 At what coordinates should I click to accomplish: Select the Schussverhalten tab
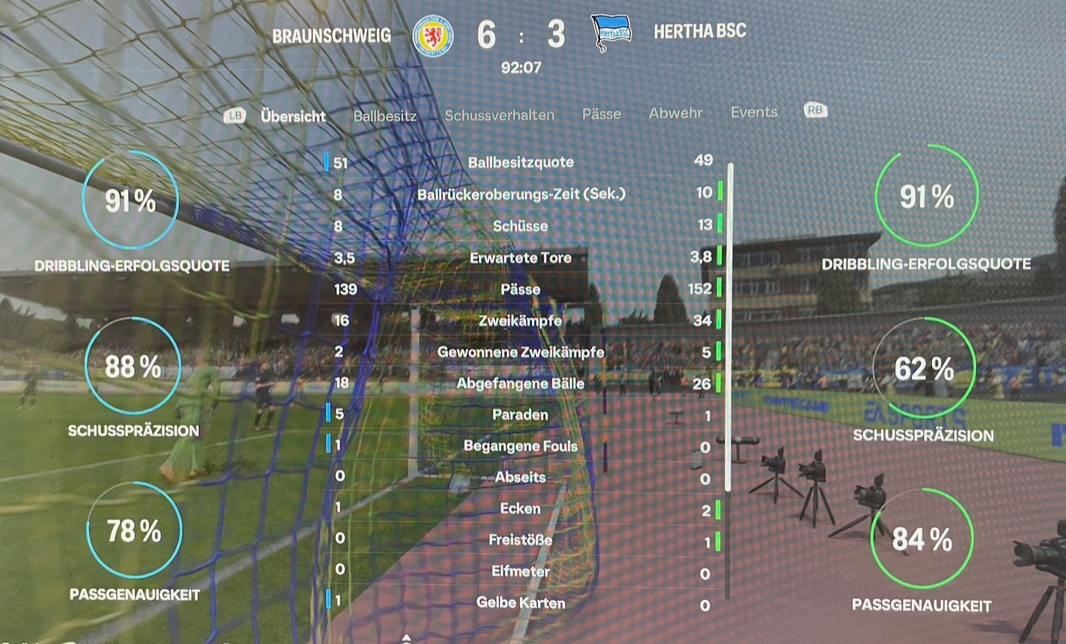tap(499, 115)
